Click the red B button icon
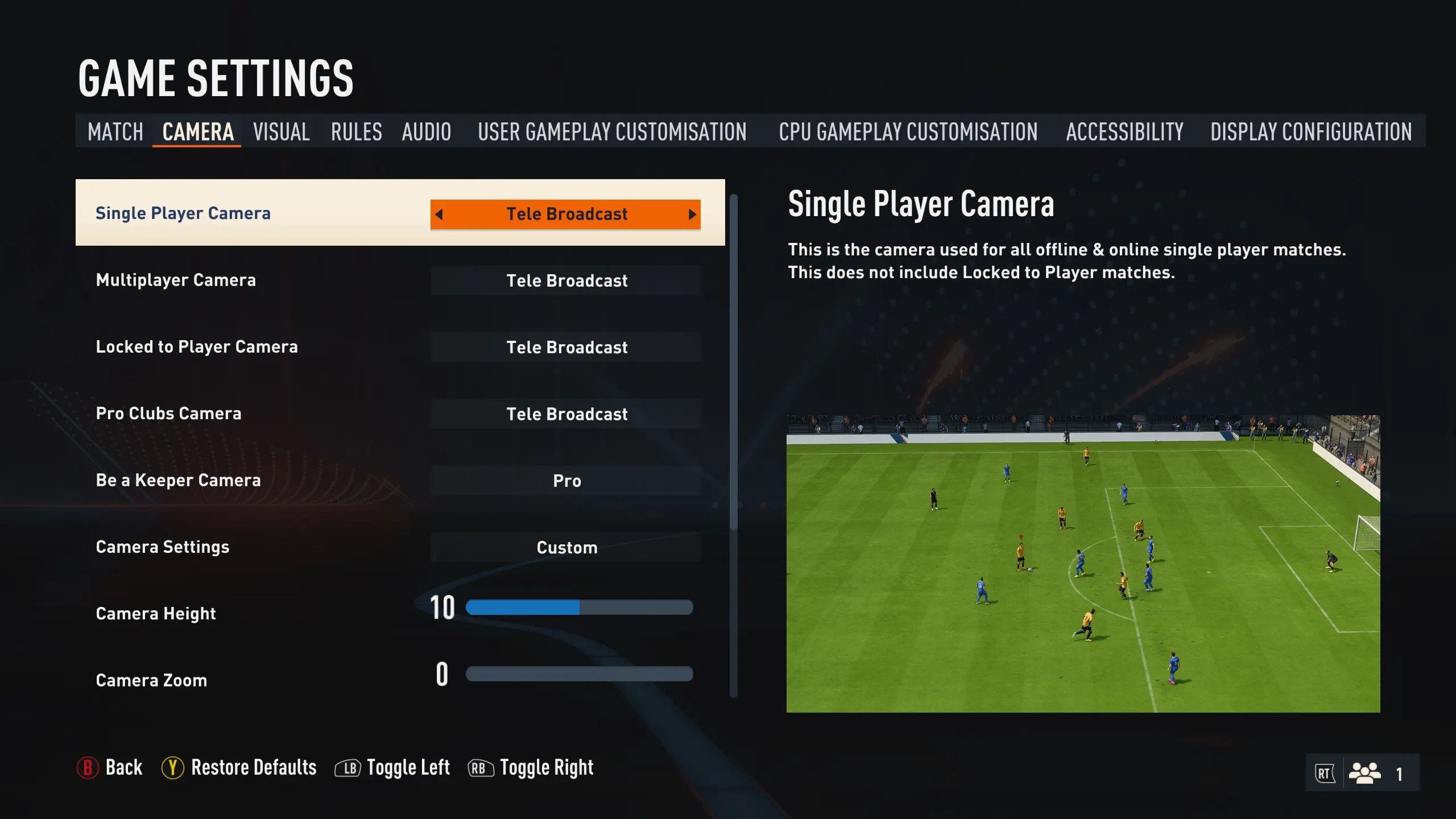The image size is (1456, 819). click(x=88, y=767)
